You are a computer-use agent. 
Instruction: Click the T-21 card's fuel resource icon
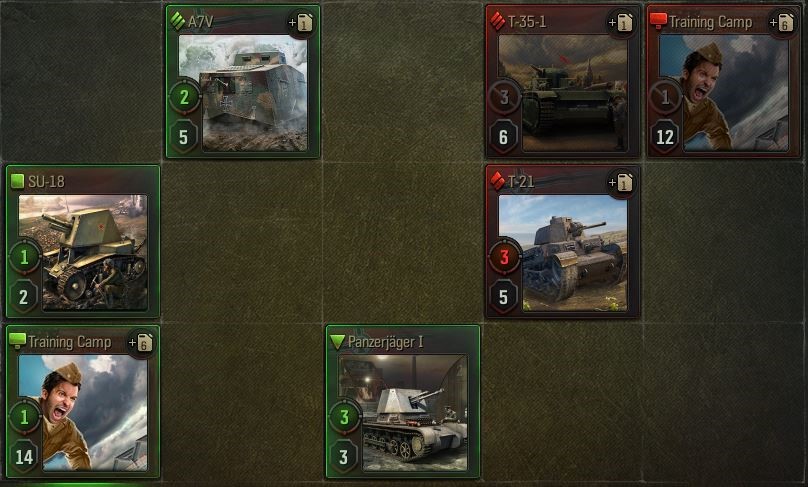(624, 182)
